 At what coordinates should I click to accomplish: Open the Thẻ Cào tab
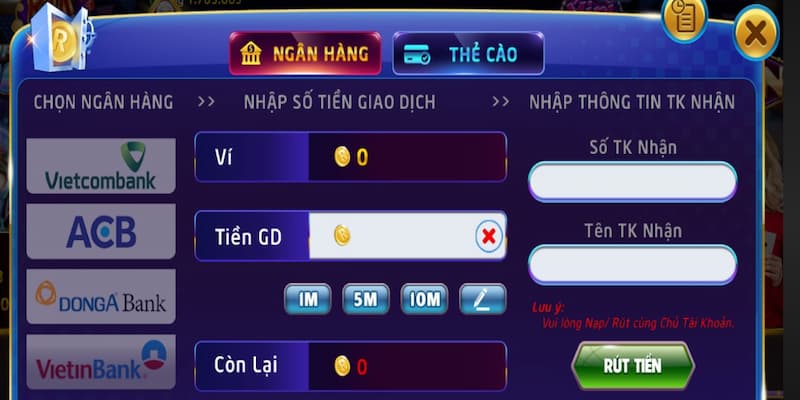pyautogui.click(x=468, y=54)
